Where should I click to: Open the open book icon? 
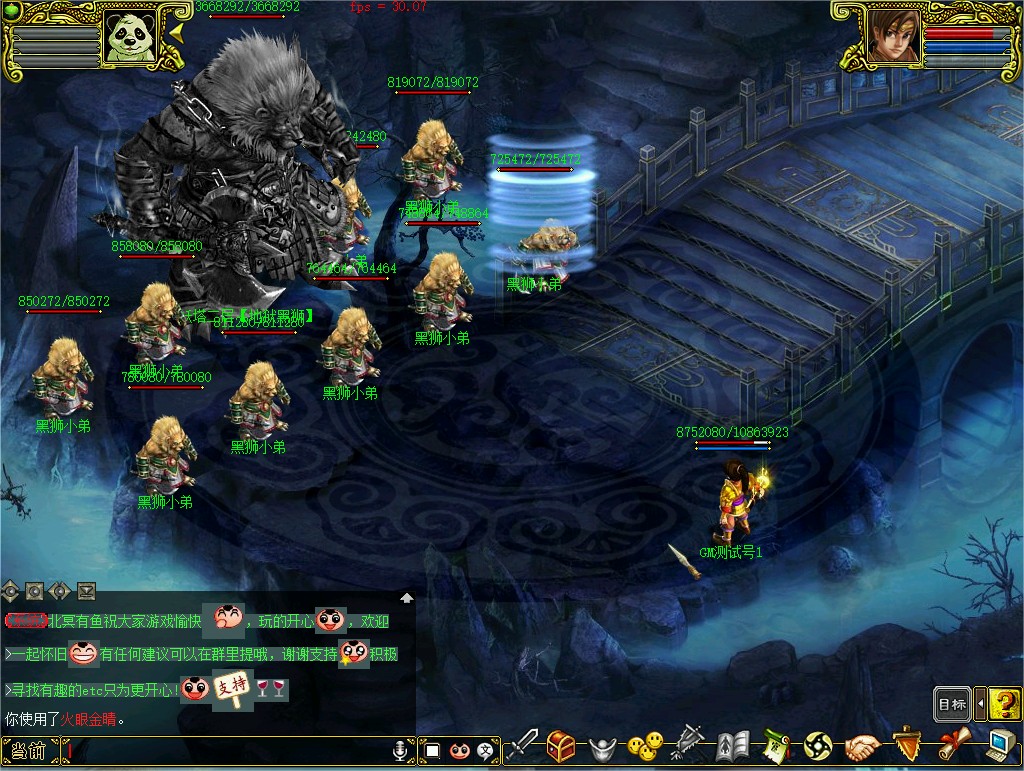732,746
